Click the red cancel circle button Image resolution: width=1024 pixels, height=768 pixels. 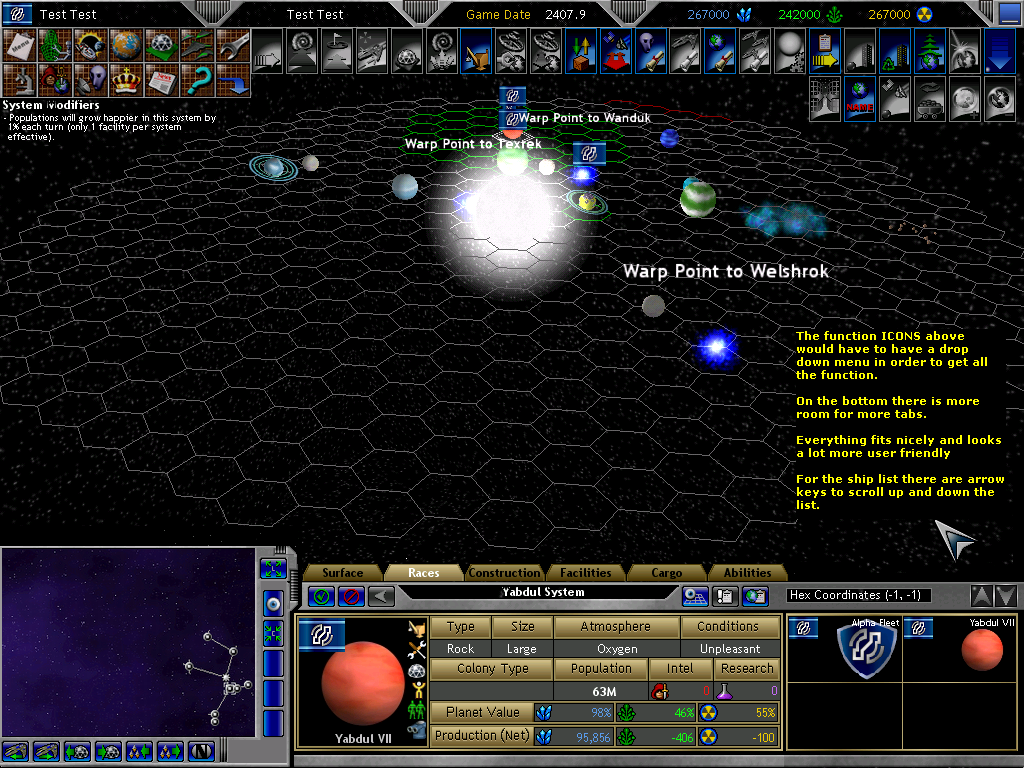pos(350,596)
